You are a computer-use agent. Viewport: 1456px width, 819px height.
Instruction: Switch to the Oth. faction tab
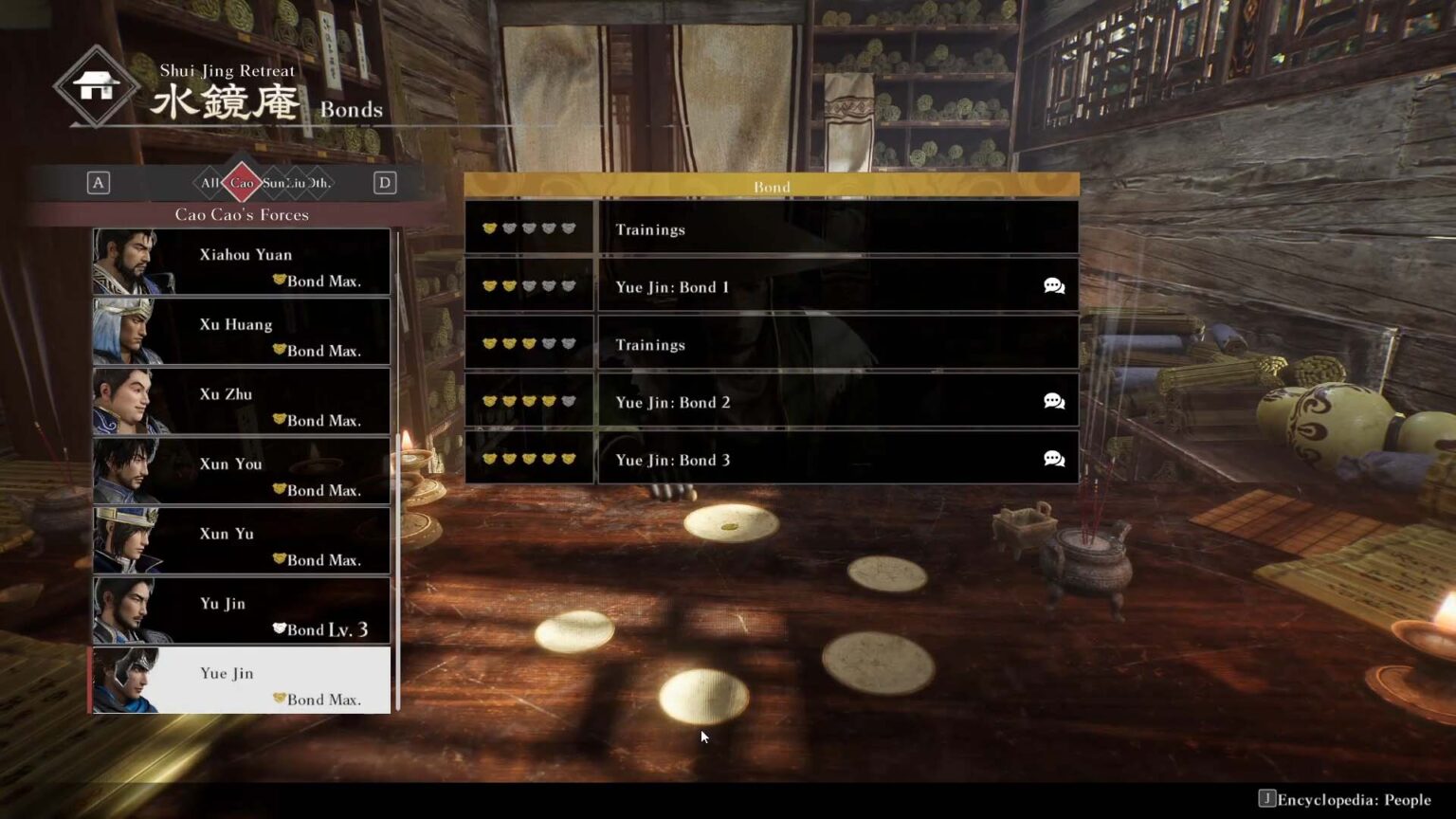[x=319, y=182]
